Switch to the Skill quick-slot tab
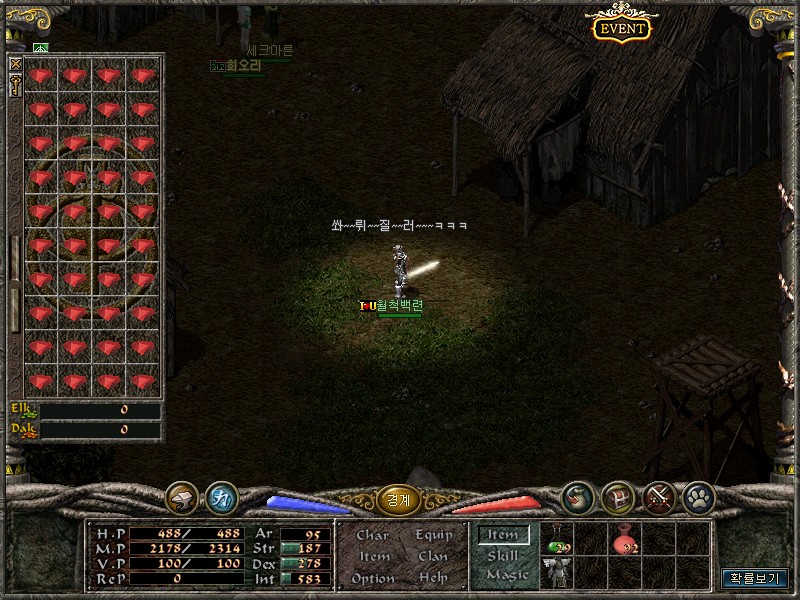This screenshot has height=600, width=800. pos(502,556)
